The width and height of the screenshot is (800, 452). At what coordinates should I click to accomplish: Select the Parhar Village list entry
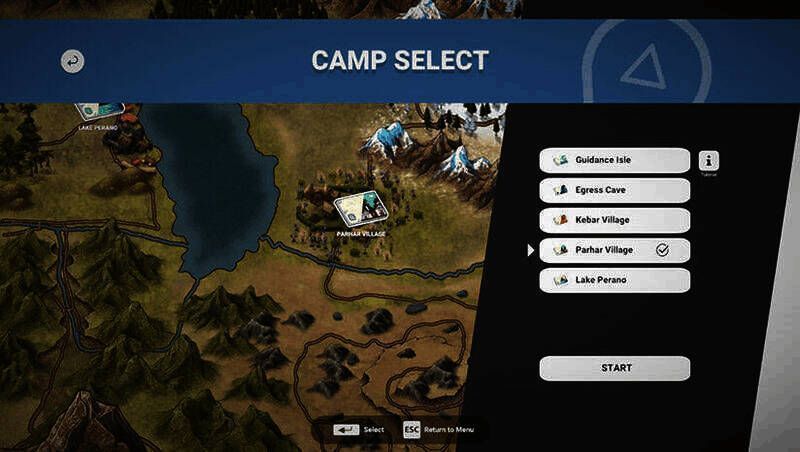coord(614,250)
